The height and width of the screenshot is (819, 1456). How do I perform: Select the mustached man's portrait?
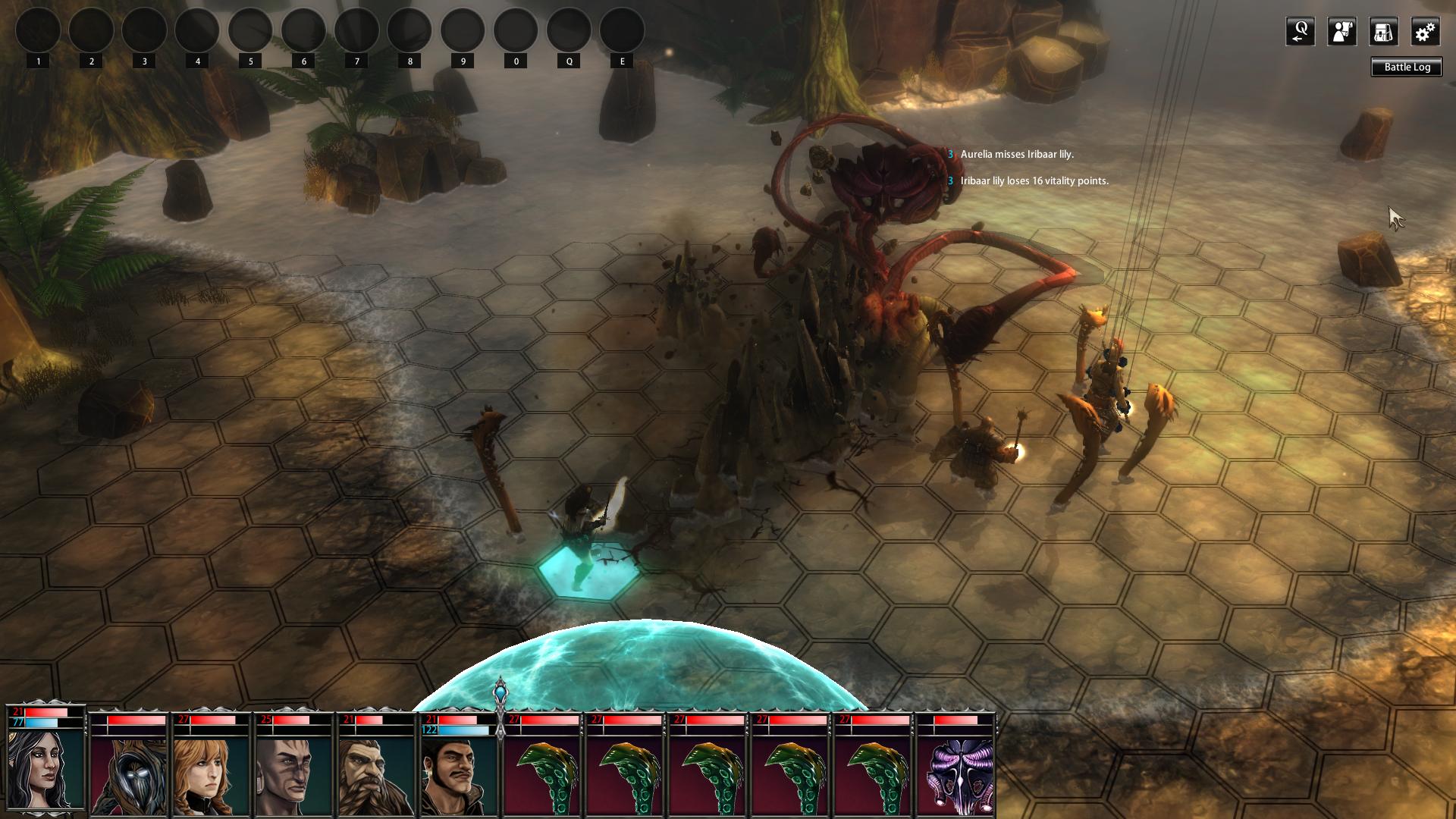(459, 775)
